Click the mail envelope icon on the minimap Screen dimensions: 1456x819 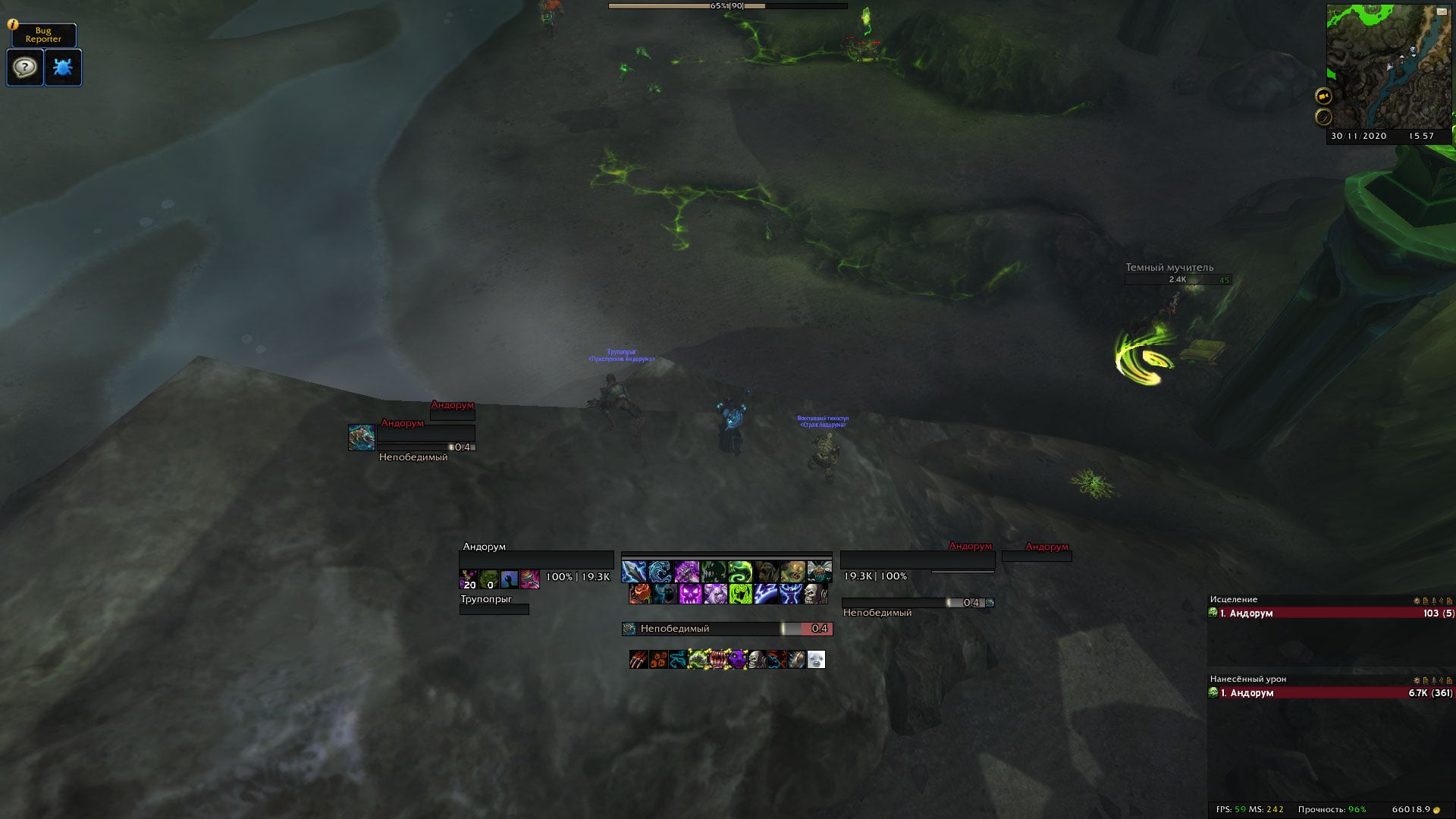click(x=1441, y=11)
